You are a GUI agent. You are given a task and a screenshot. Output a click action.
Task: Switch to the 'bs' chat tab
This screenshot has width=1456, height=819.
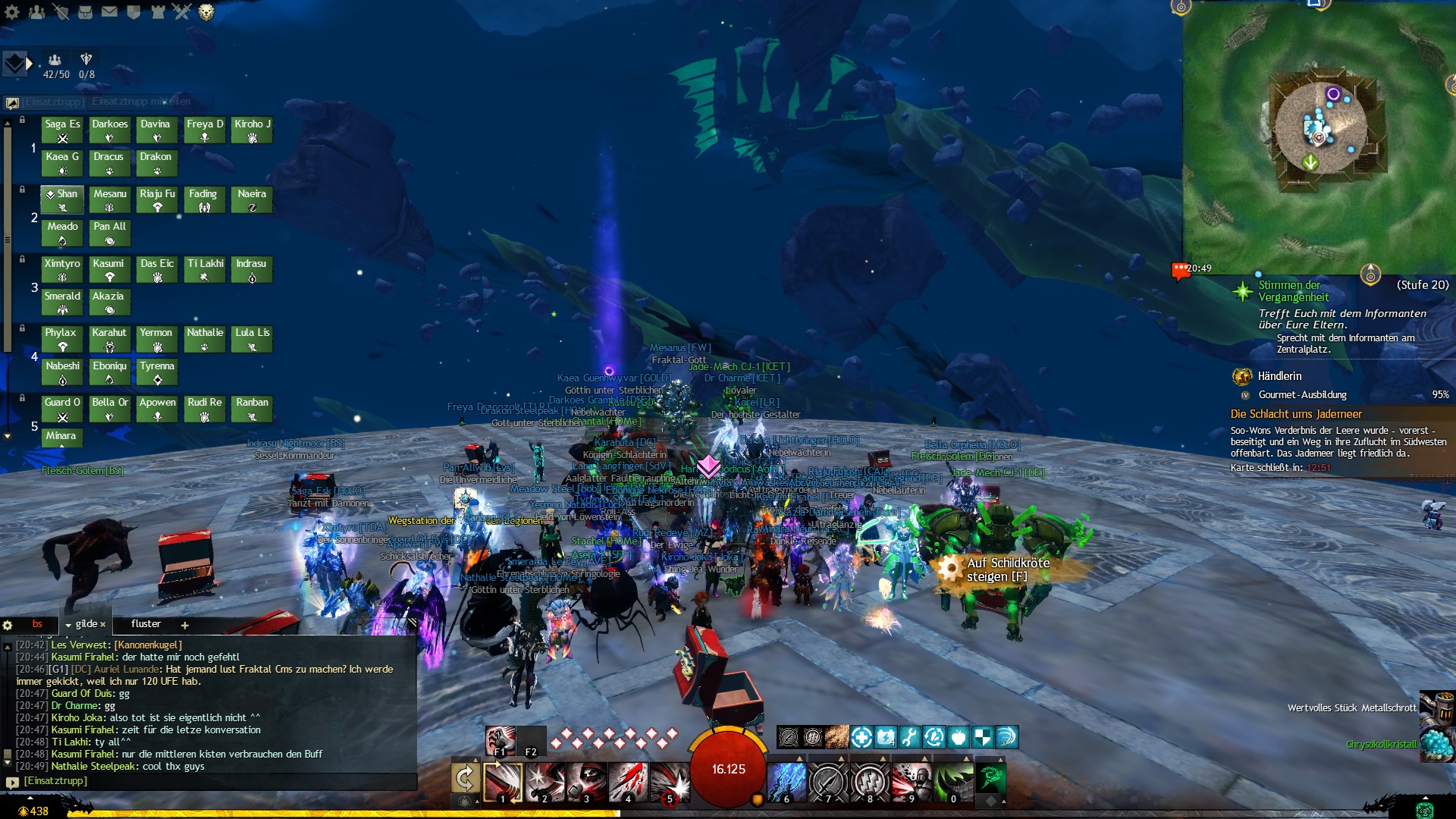point(37,624)
